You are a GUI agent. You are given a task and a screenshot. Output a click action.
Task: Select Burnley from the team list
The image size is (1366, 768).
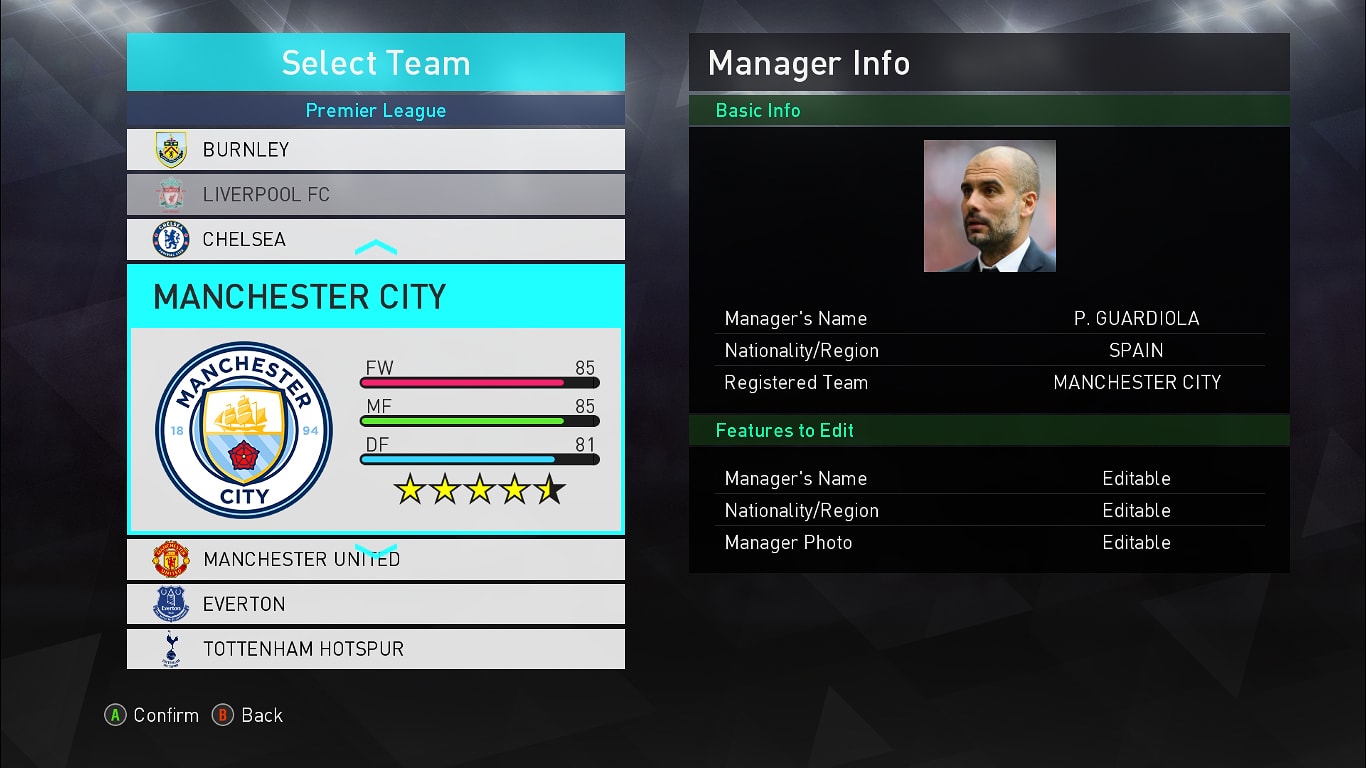(375, 150)
